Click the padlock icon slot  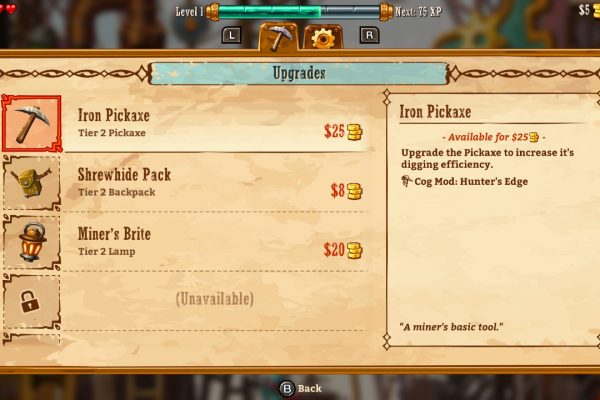(x=31, y=299)
